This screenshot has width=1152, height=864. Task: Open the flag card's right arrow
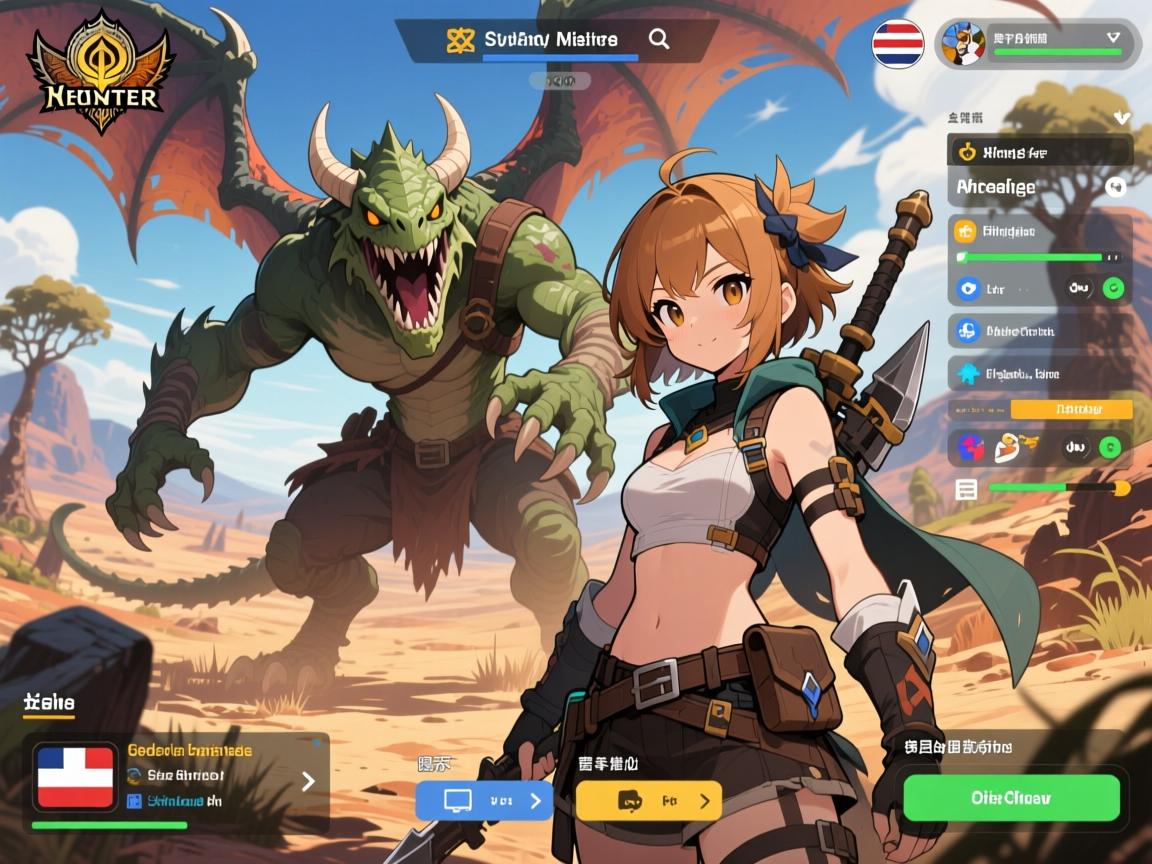pyautogui.click(x=308, y=781)
